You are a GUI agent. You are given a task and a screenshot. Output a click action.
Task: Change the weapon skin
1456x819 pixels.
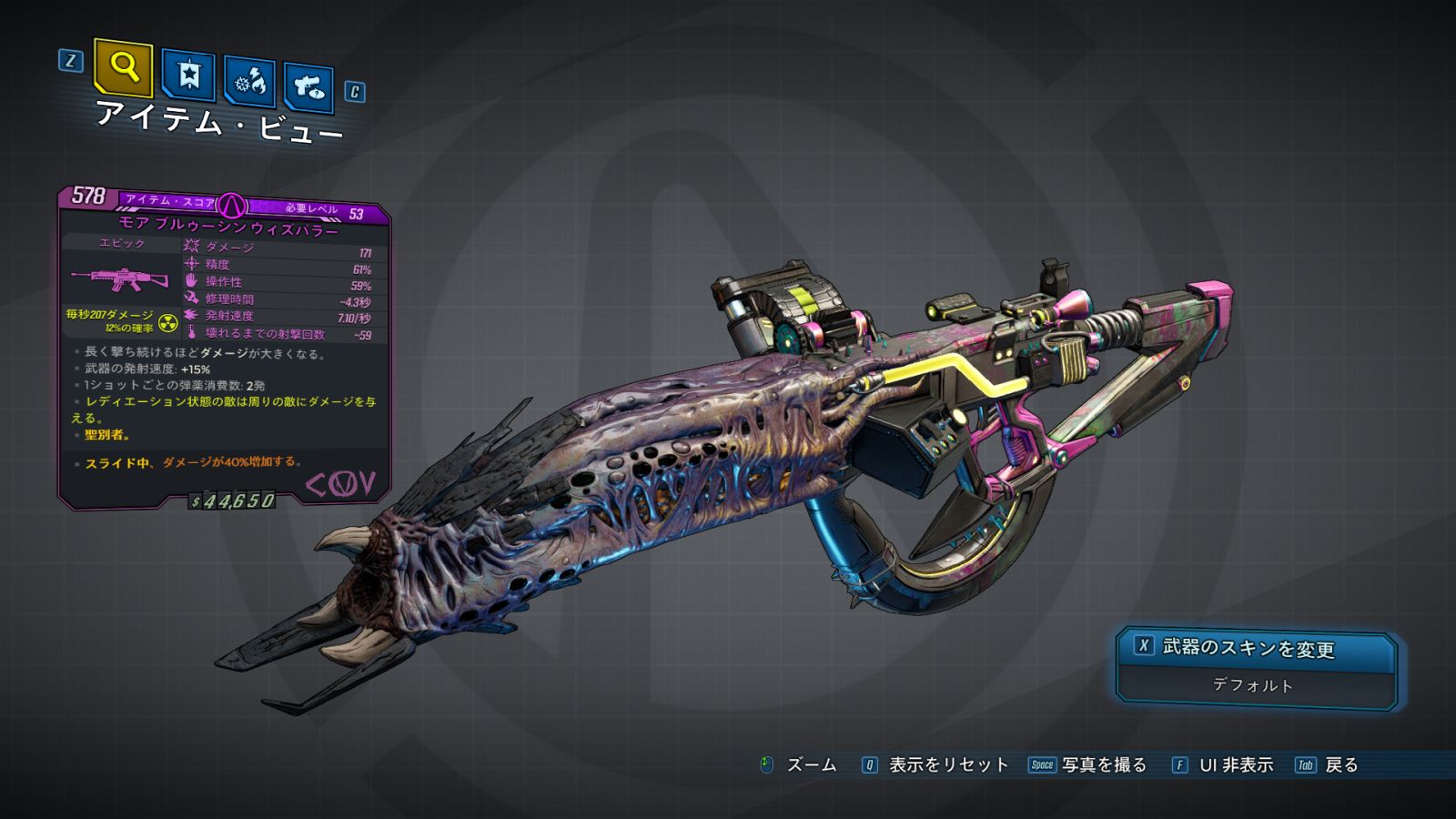1256,648
